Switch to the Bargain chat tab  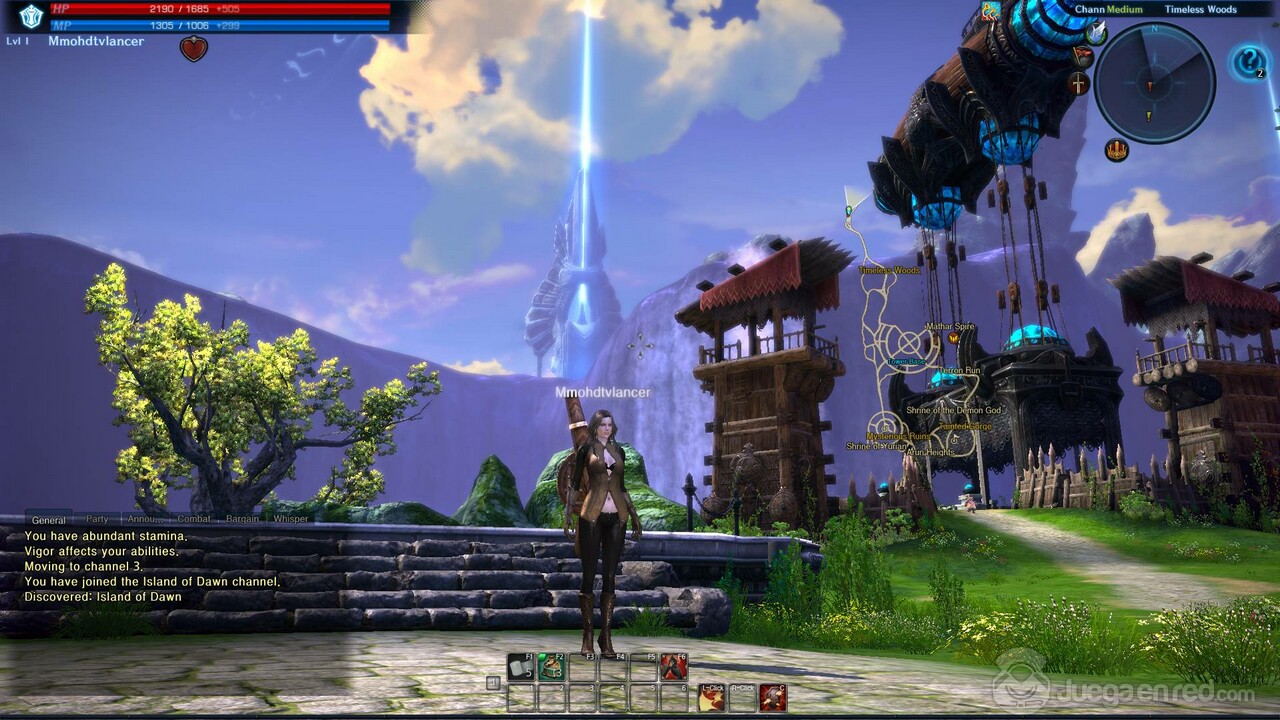[242, 519]
